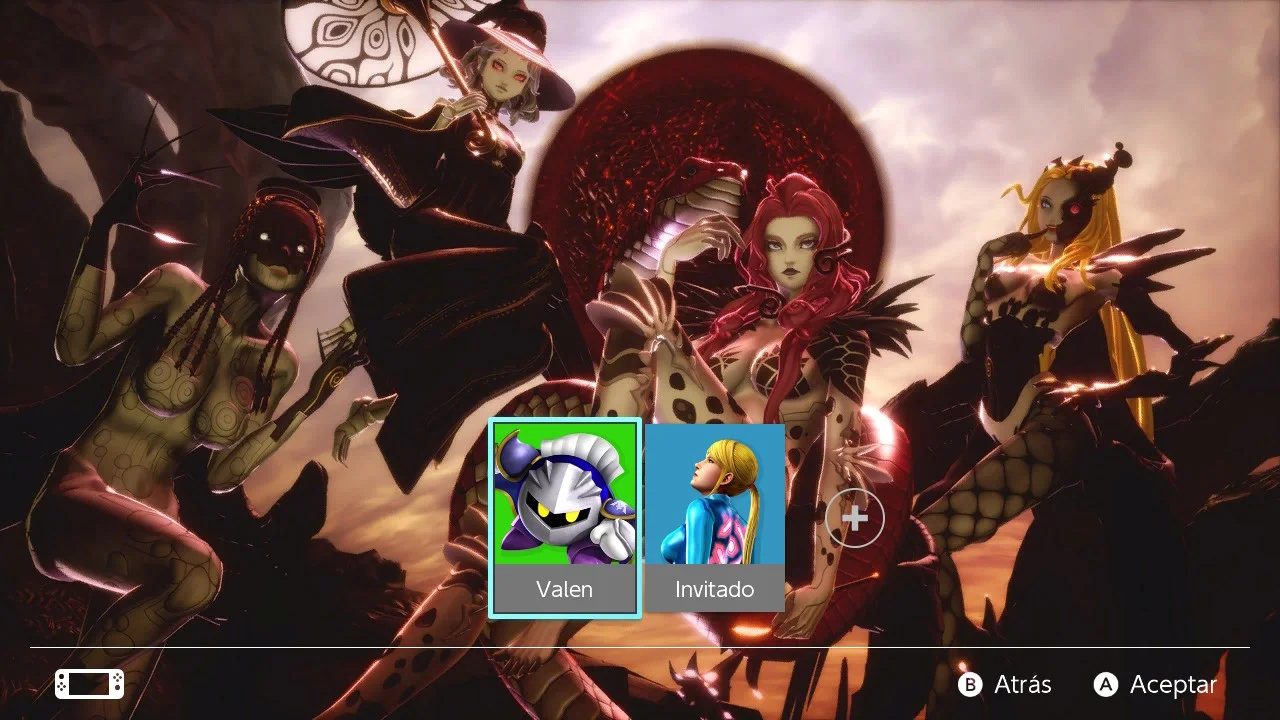Click the A button glyph next to Aceptar
1280x720 pixels.
pos(1106,685)
